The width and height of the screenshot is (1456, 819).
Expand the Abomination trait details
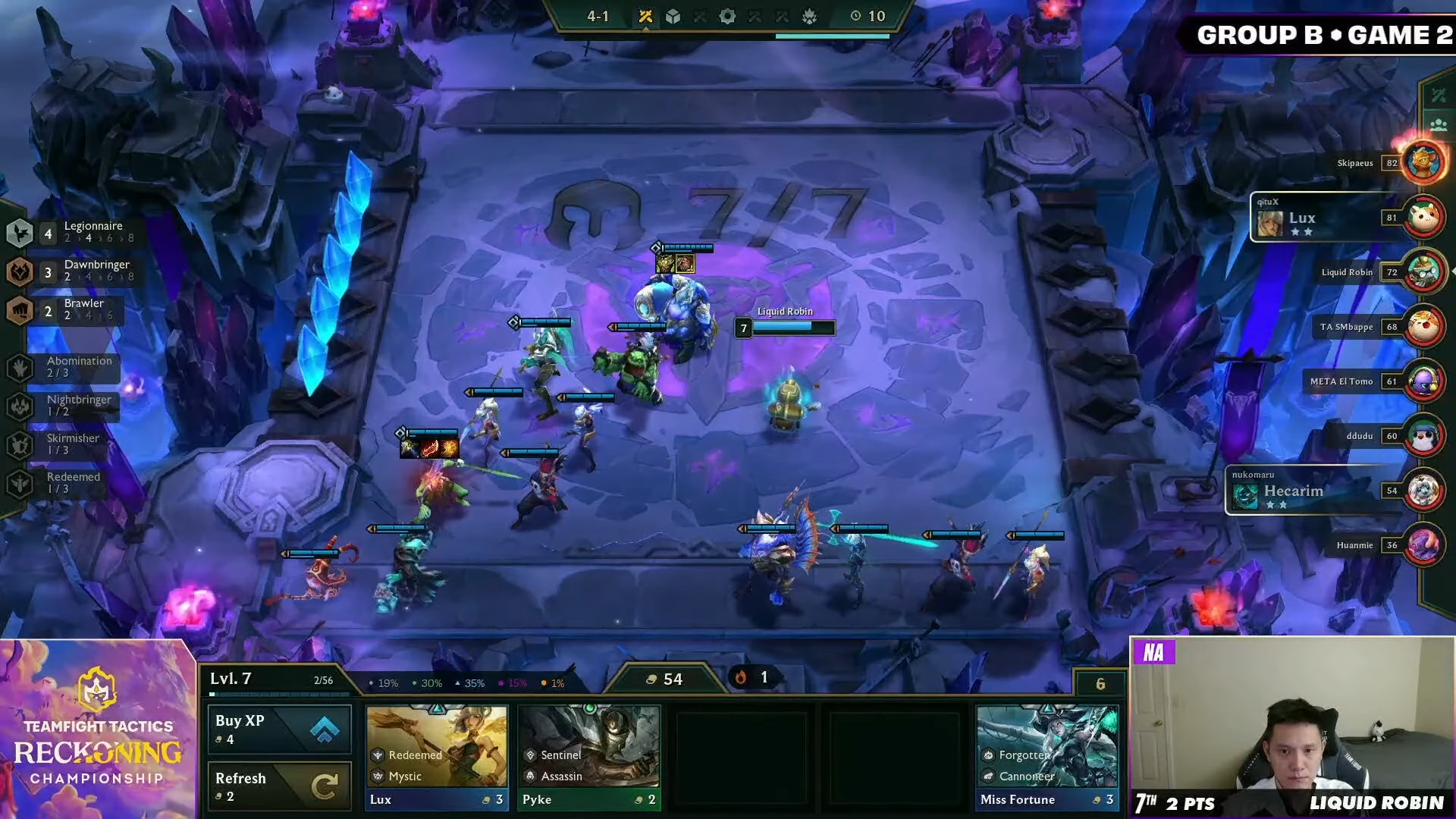(x=18, y=367)
